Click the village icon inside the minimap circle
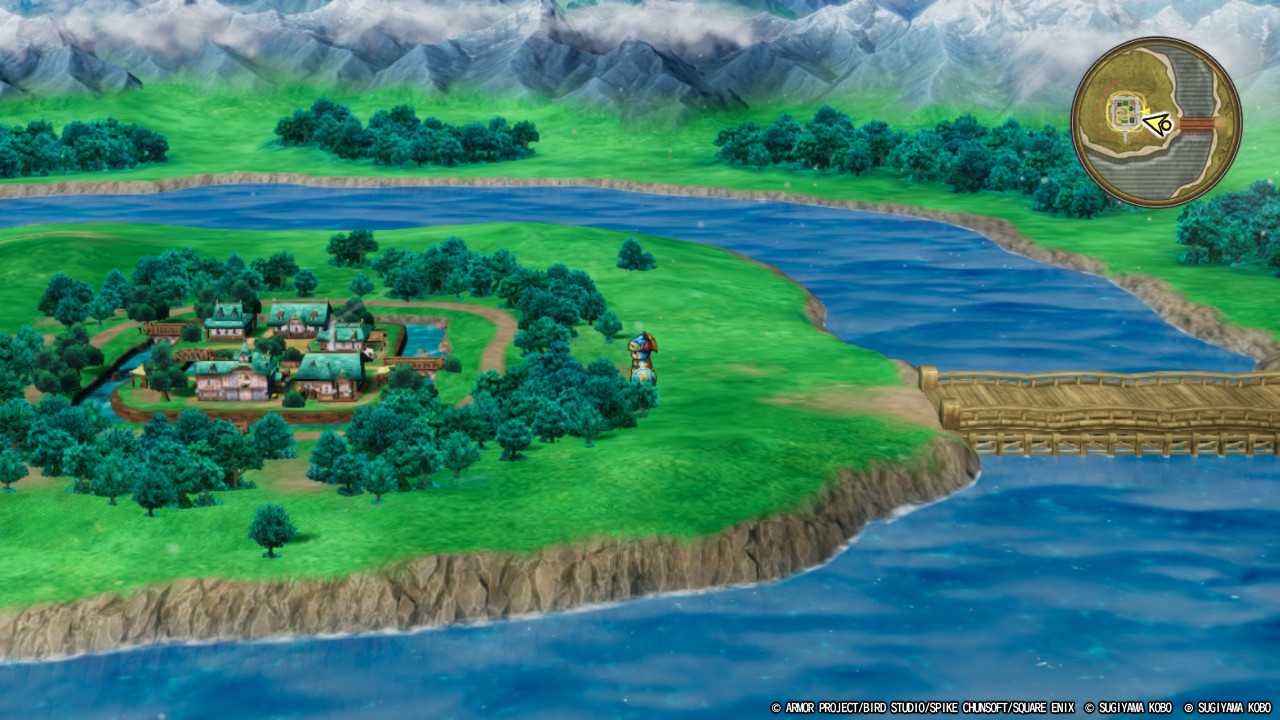Image resolution: width=1280 pixels, height=720 pixels. point(1126,110)
